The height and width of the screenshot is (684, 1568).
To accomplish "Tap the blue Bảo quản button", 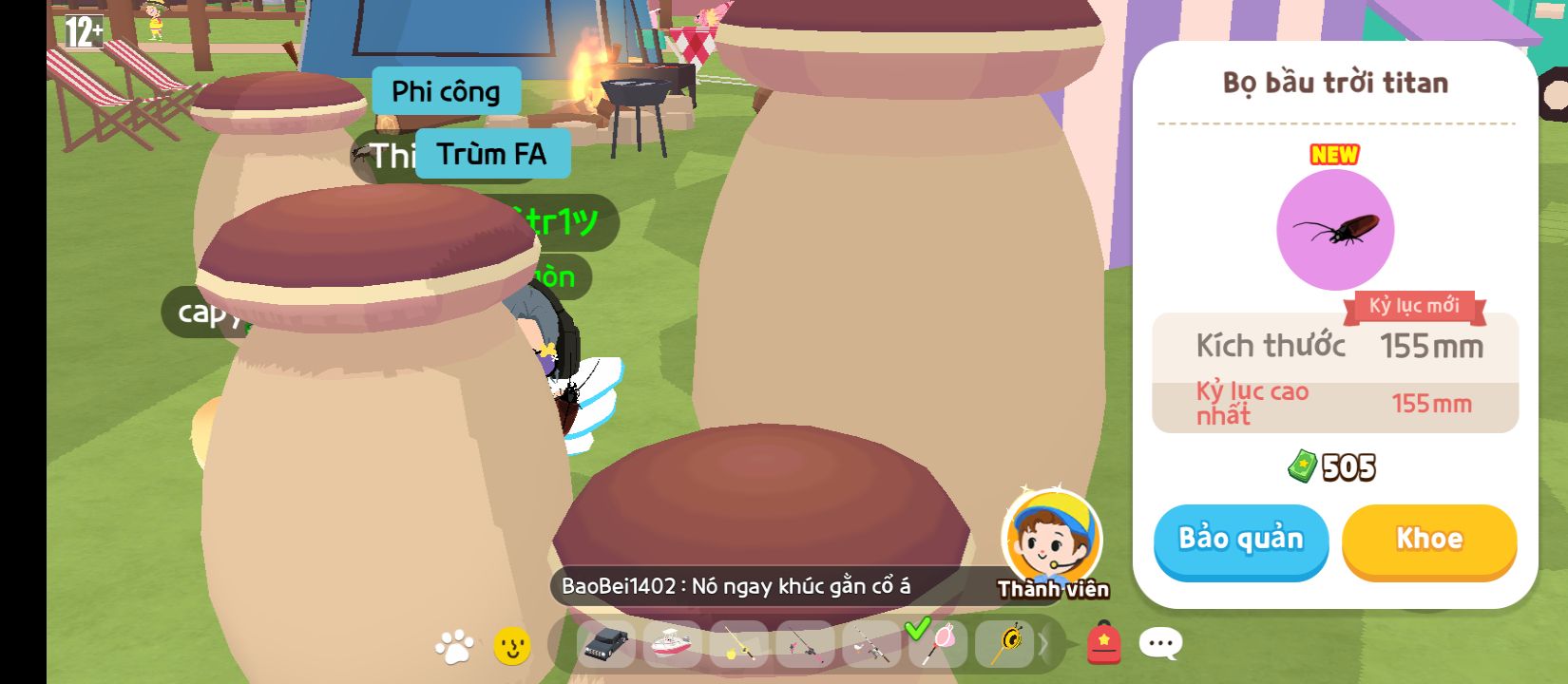I will tap(1240, 539).
